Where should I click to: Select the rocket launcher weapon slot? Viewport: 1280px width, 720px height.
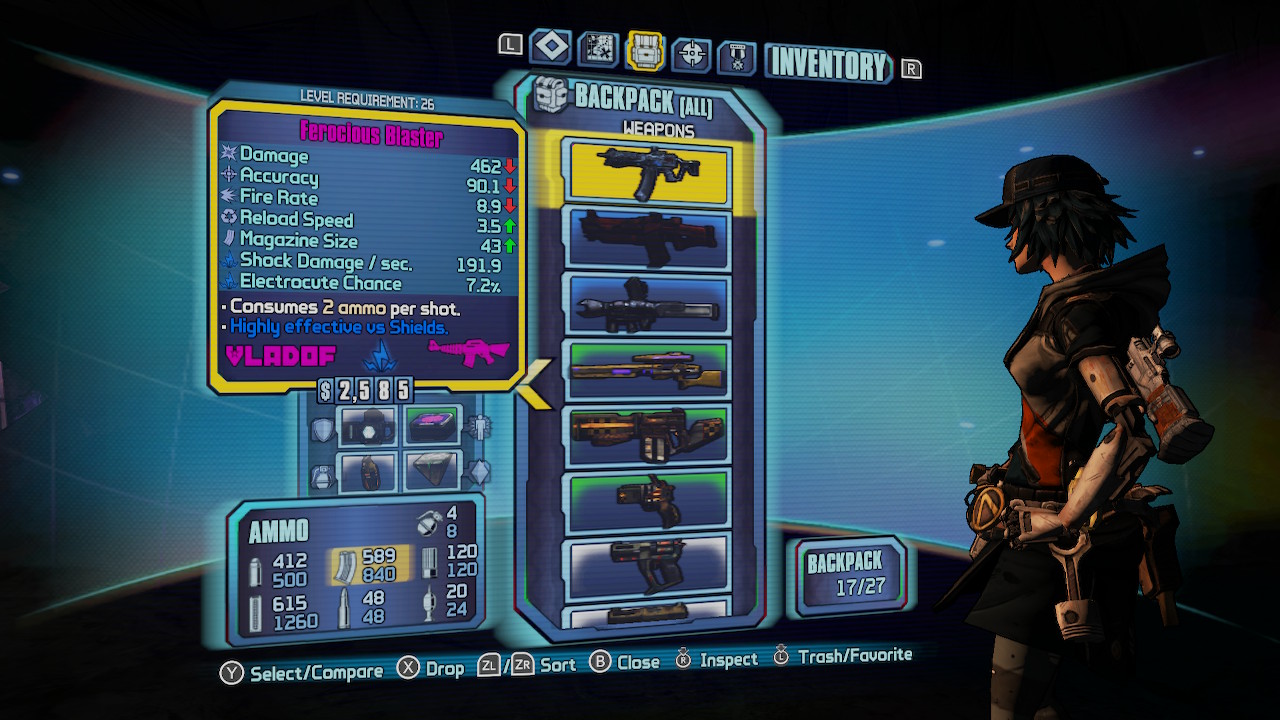click(646, 304)
